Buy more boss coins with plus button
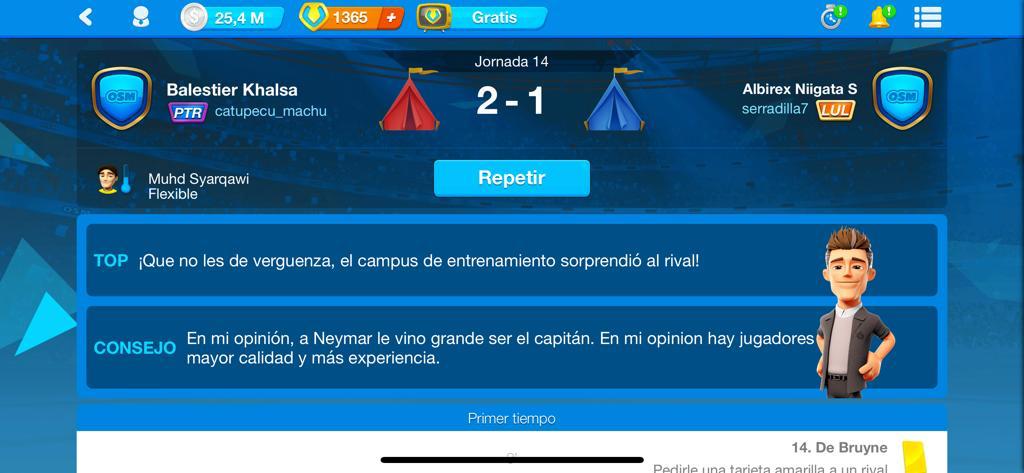Viewport: 1024px width, 473px height. point(391,17)
